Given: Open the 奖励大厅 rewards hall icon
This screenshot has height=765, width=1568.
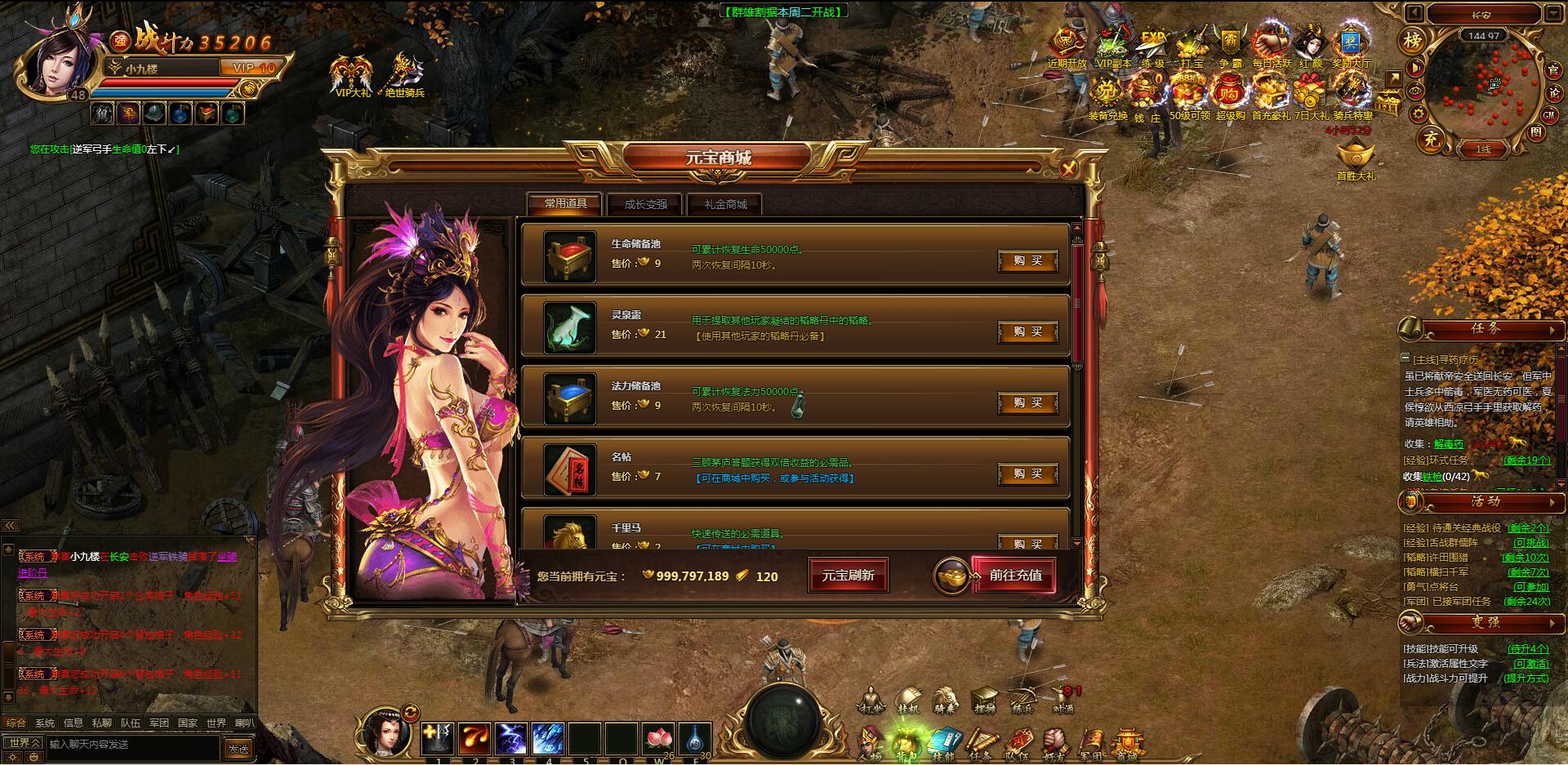Looking at the screenshot, I should point(1351,46).
